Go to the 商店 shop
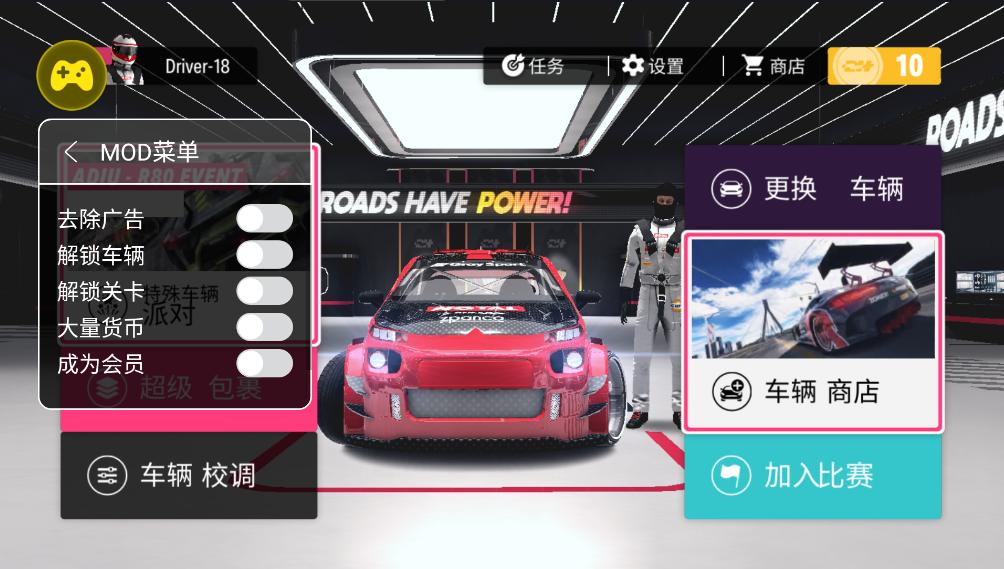This screenshot has height=569, width=1004. click(x=774, y=66)
